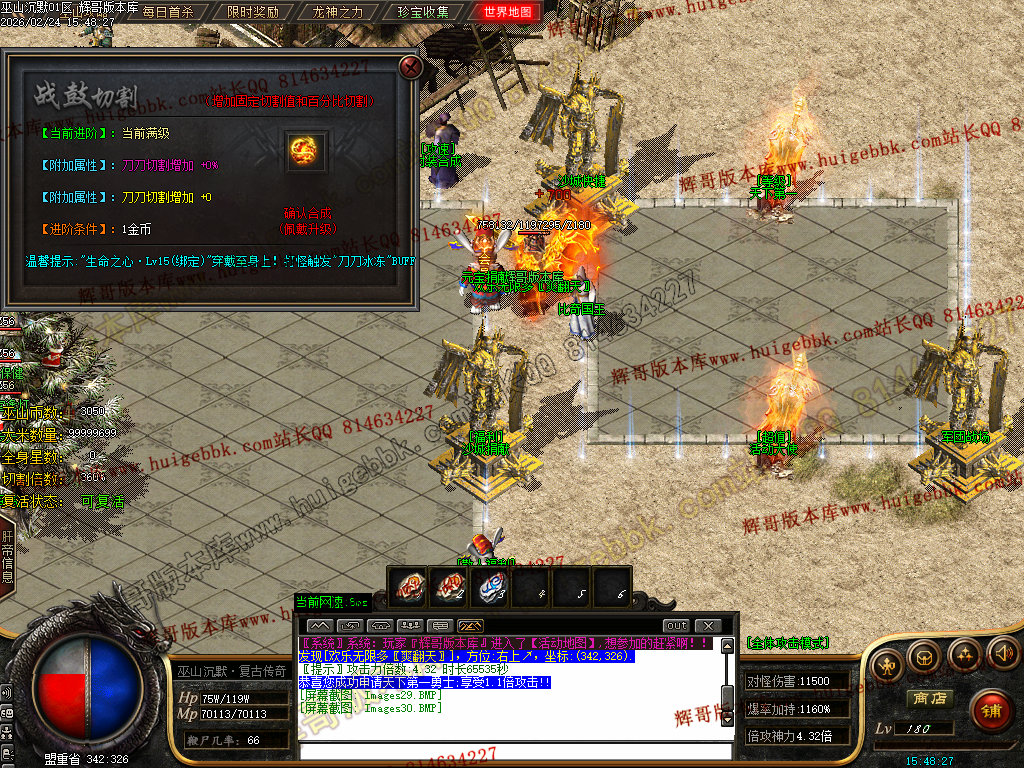Close the 战鼓切割 panel

(x=410, y=67)
